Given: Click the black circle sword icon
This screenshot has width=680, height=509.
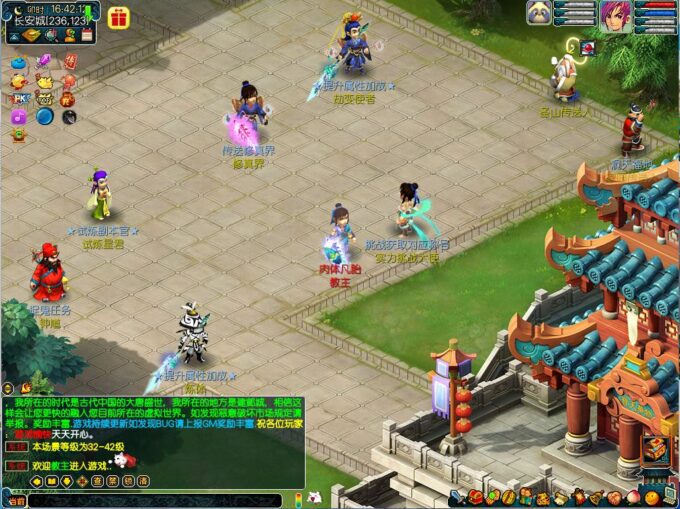Looking at the screenshot, I should click(x=69, y=117).
